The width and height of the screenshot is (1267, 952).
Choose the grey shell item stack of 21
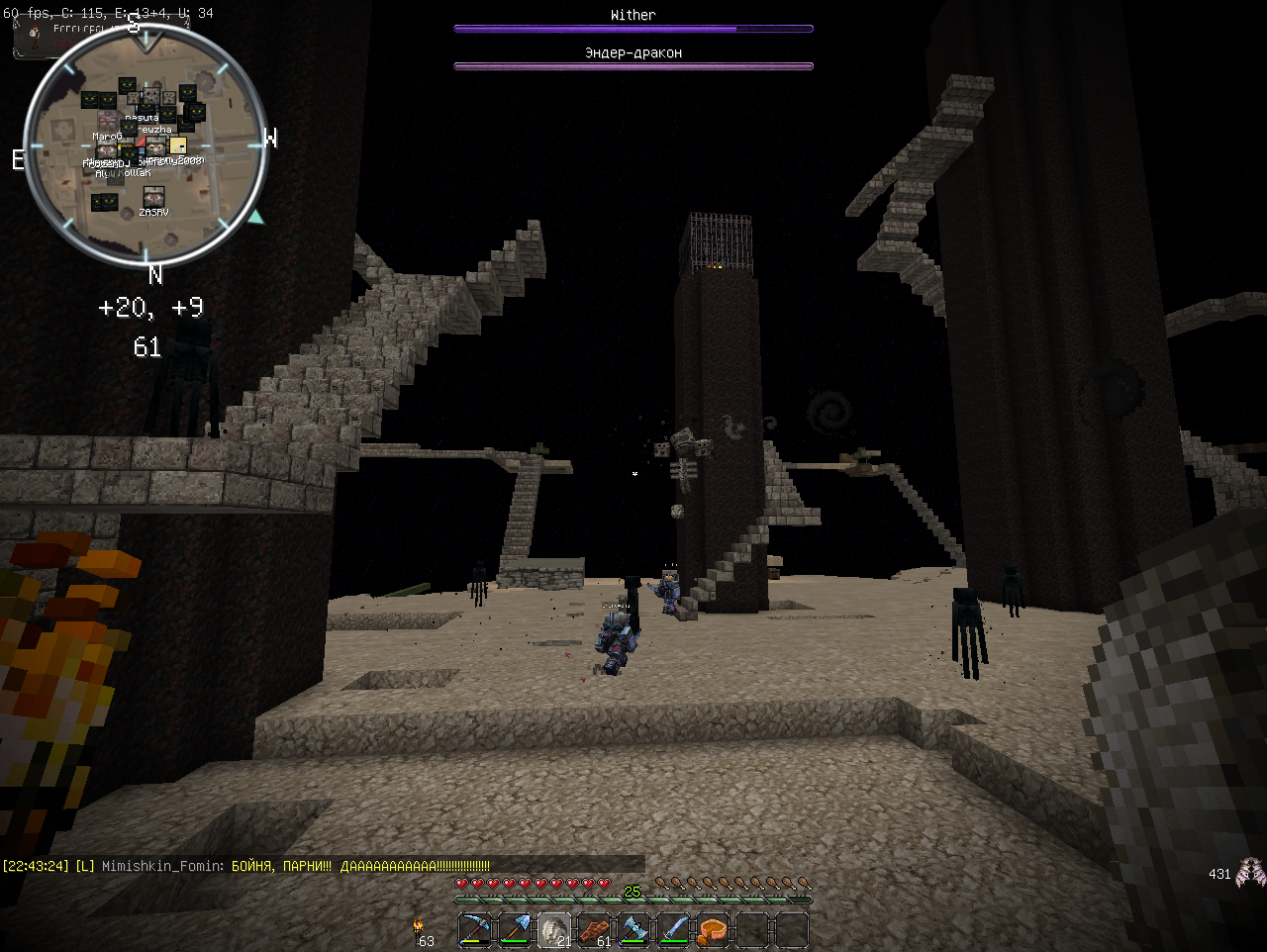point(554,930)
